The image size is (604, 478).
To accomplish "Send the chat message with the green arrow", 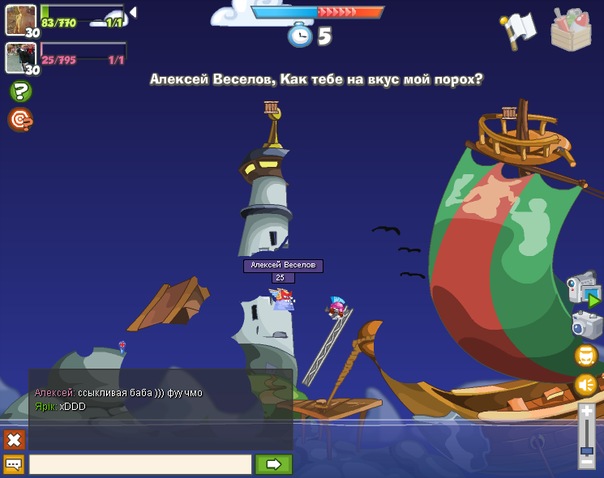I will tap(273, 464).
